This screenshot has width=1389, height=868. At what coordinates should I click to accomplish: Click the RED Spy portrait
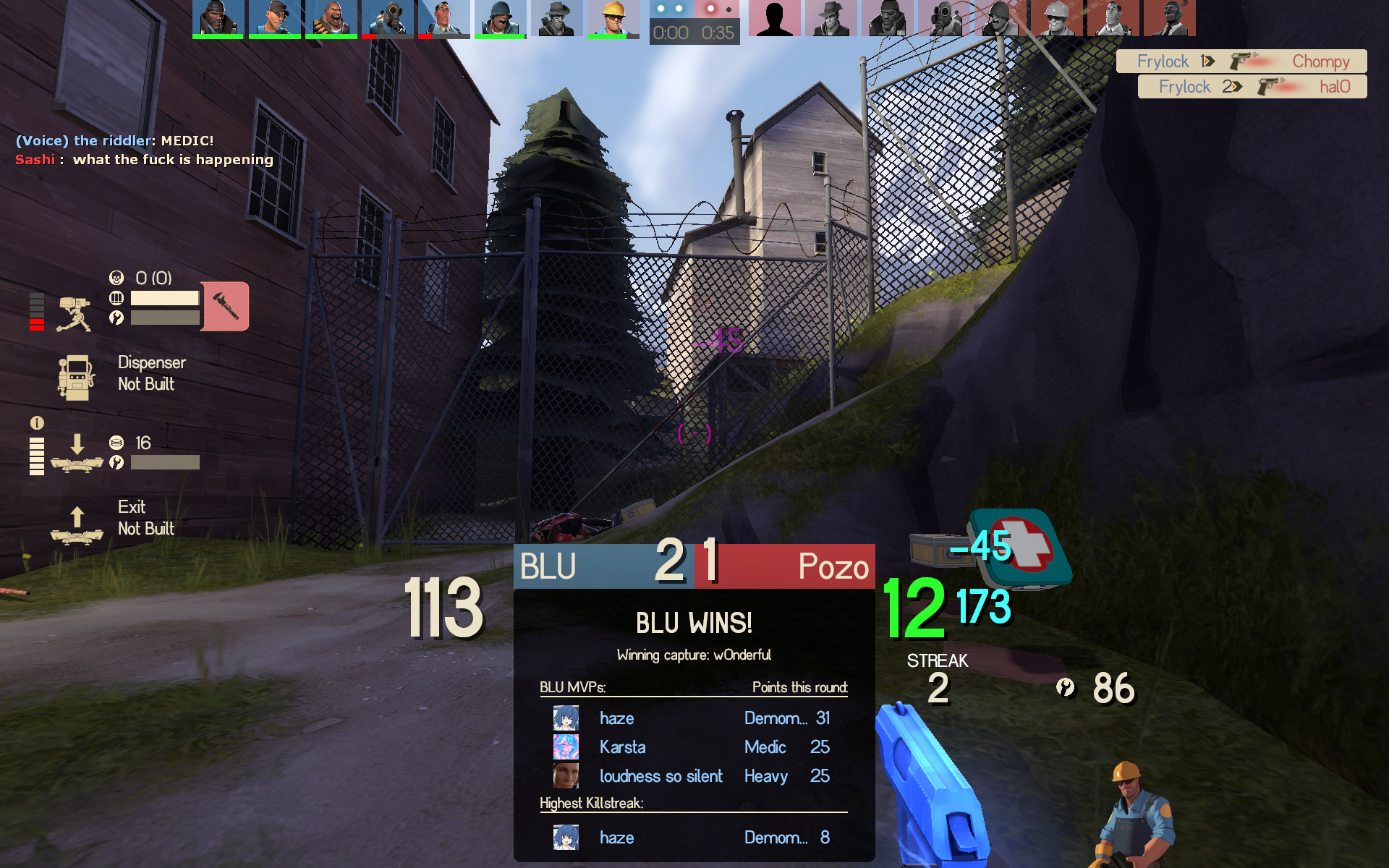[x=831, y=18]
